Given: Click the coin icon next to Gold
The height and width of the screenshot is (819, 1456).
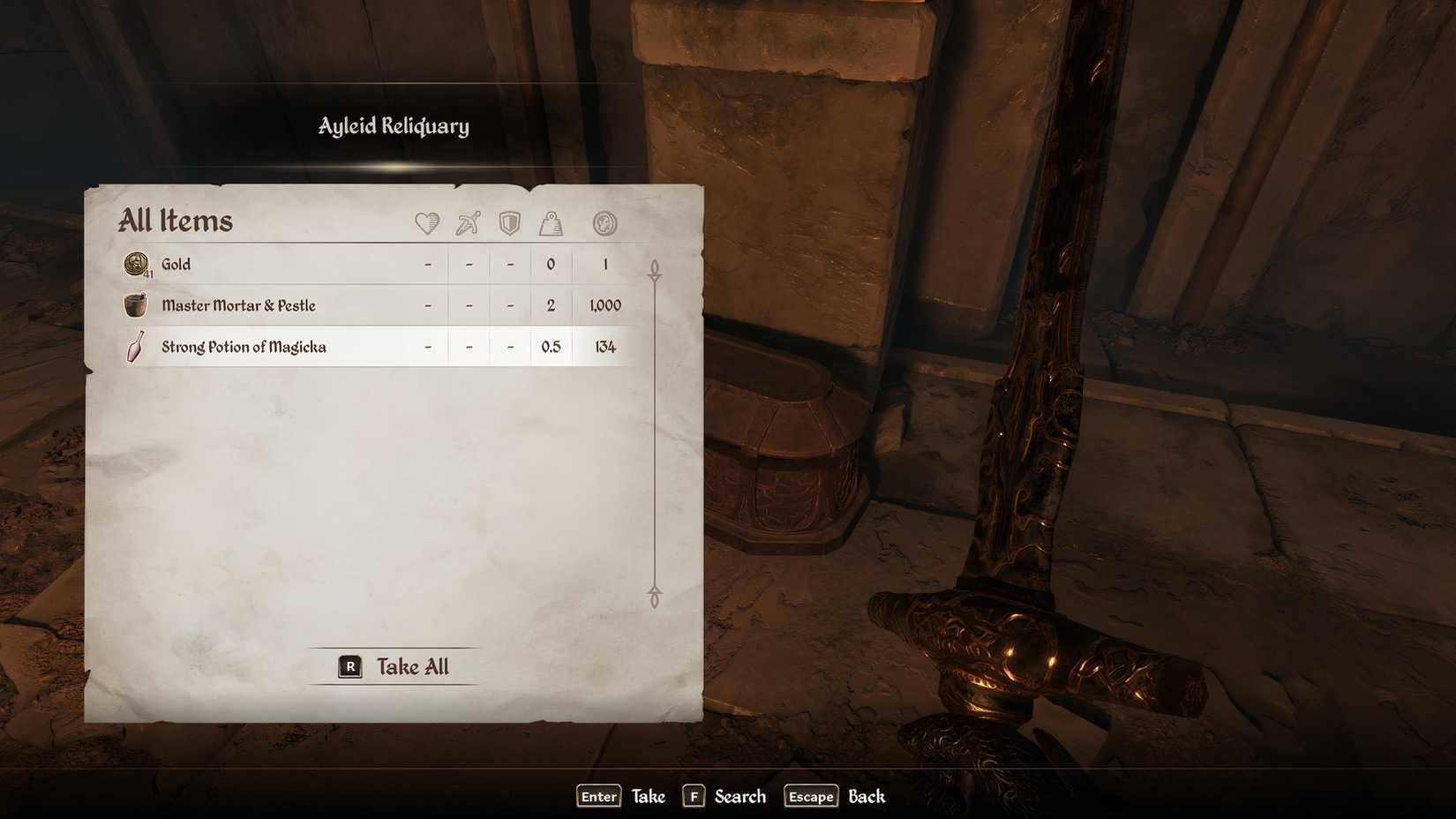Looking at the screenshot, I should tap(139, 263).
